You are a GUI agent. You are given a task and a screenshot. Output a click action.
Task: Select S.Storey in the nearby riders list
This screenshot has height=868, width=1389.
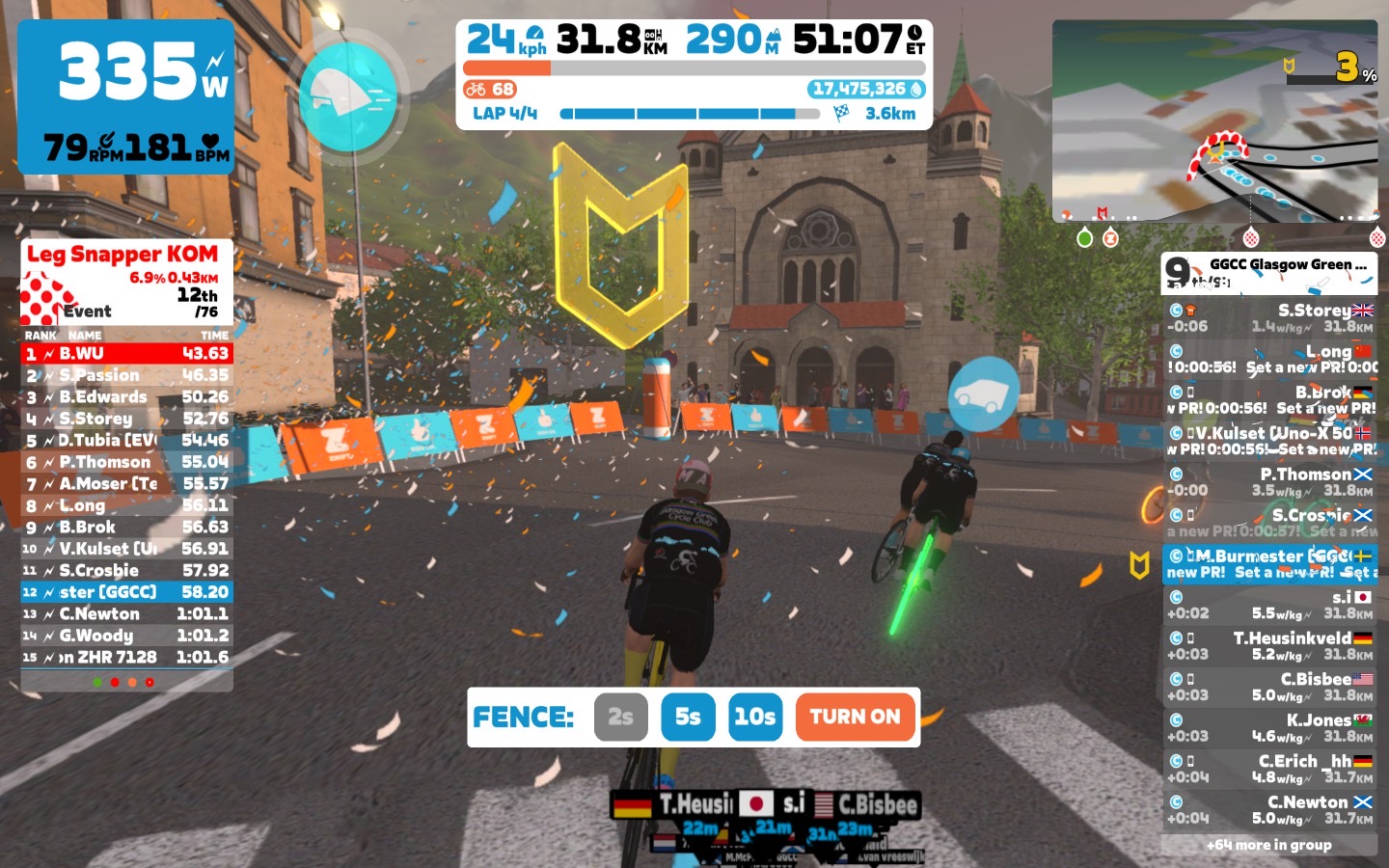point(1269,318)
